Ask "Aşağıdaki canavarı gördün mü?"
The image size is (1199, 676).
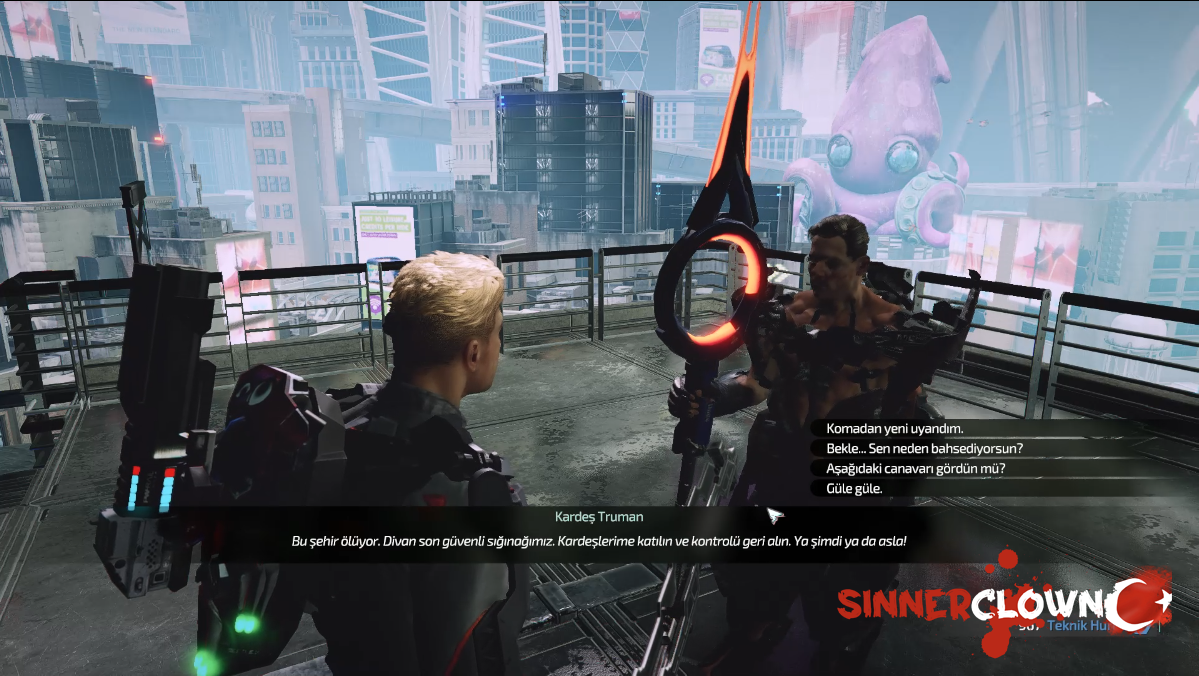(915, 468)
